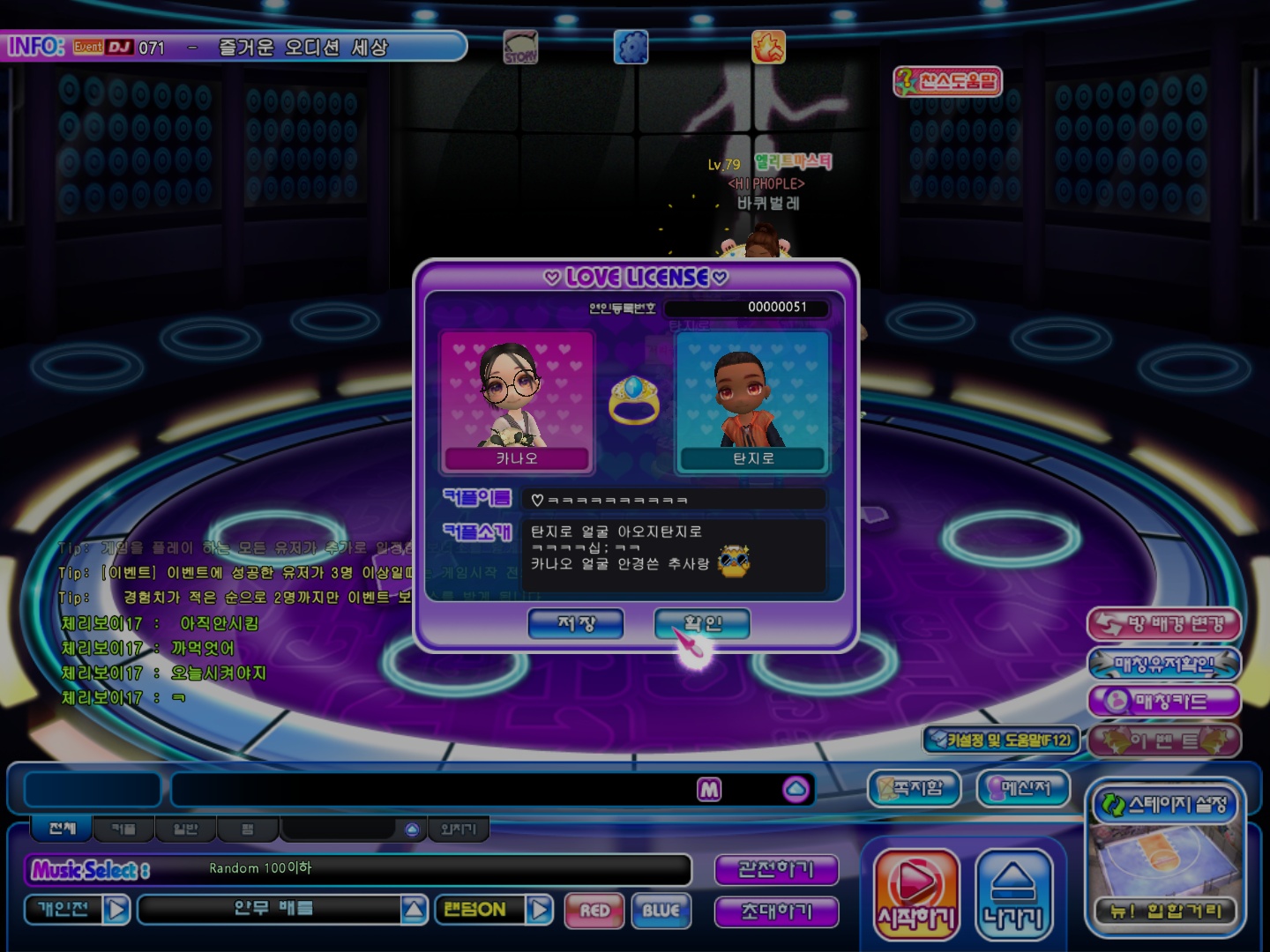The width and height of the screenshot is (1270, 952).
Task: Open the dance help (댄스도움말) button
Action: [948, 82]
